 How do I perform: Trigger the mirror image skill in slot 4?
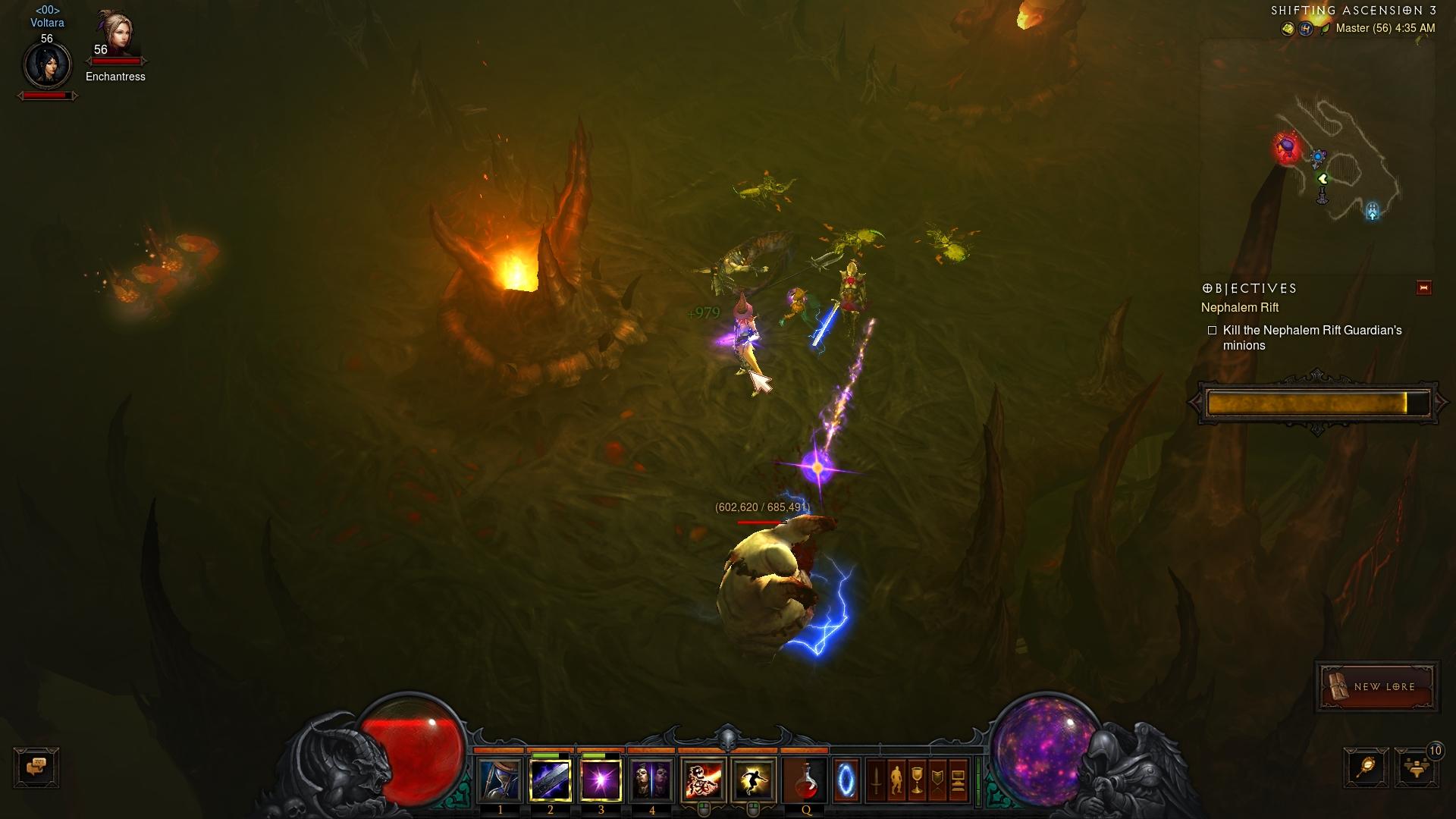pyautogui.click(x=651, y=780)
